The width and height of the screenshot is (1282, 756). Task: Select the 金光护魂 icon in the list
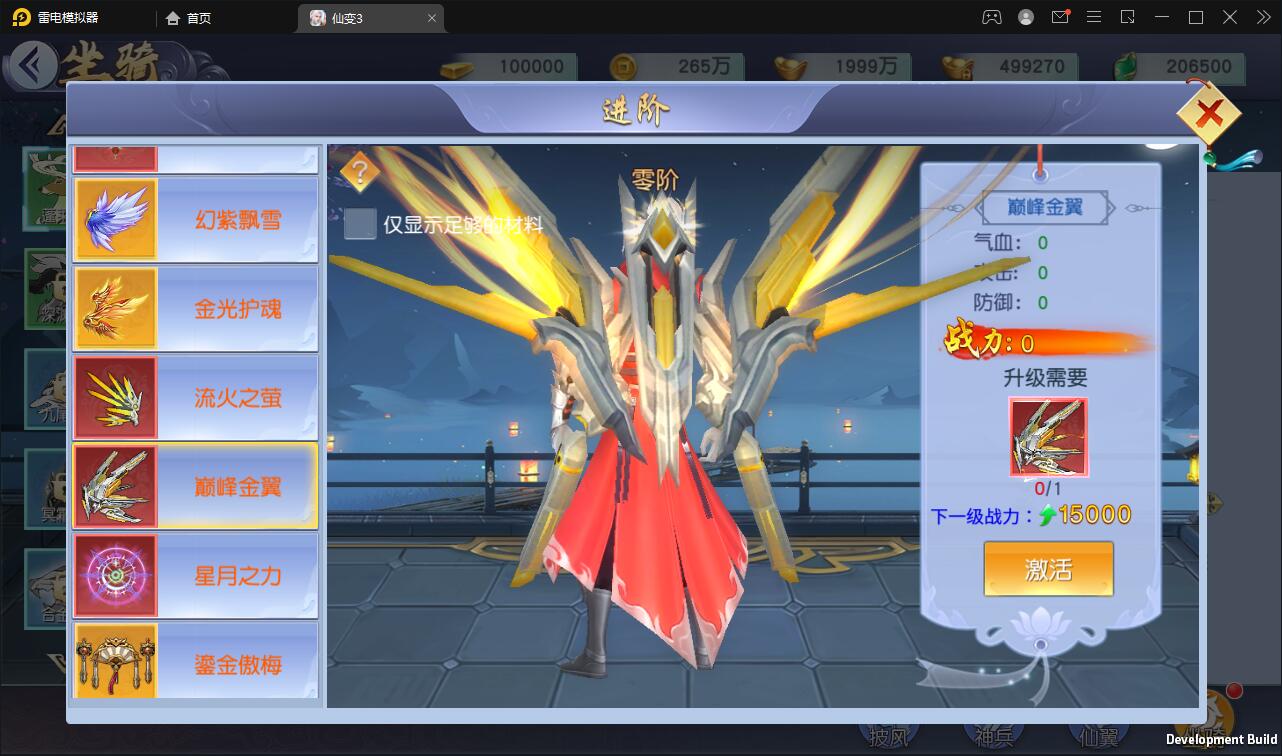115,308
